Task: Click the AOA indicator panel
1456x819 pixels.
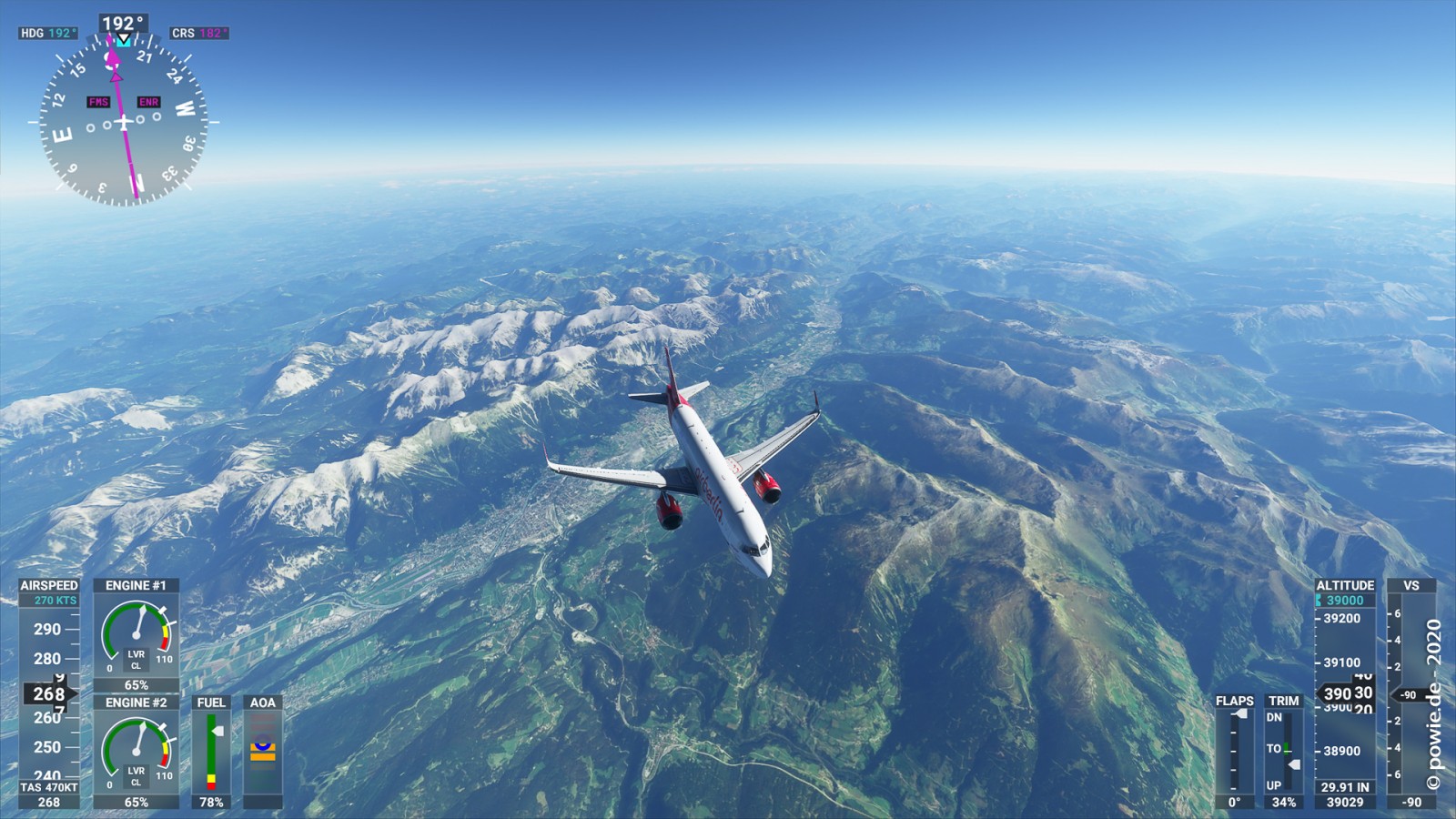Action: (263, 752)
